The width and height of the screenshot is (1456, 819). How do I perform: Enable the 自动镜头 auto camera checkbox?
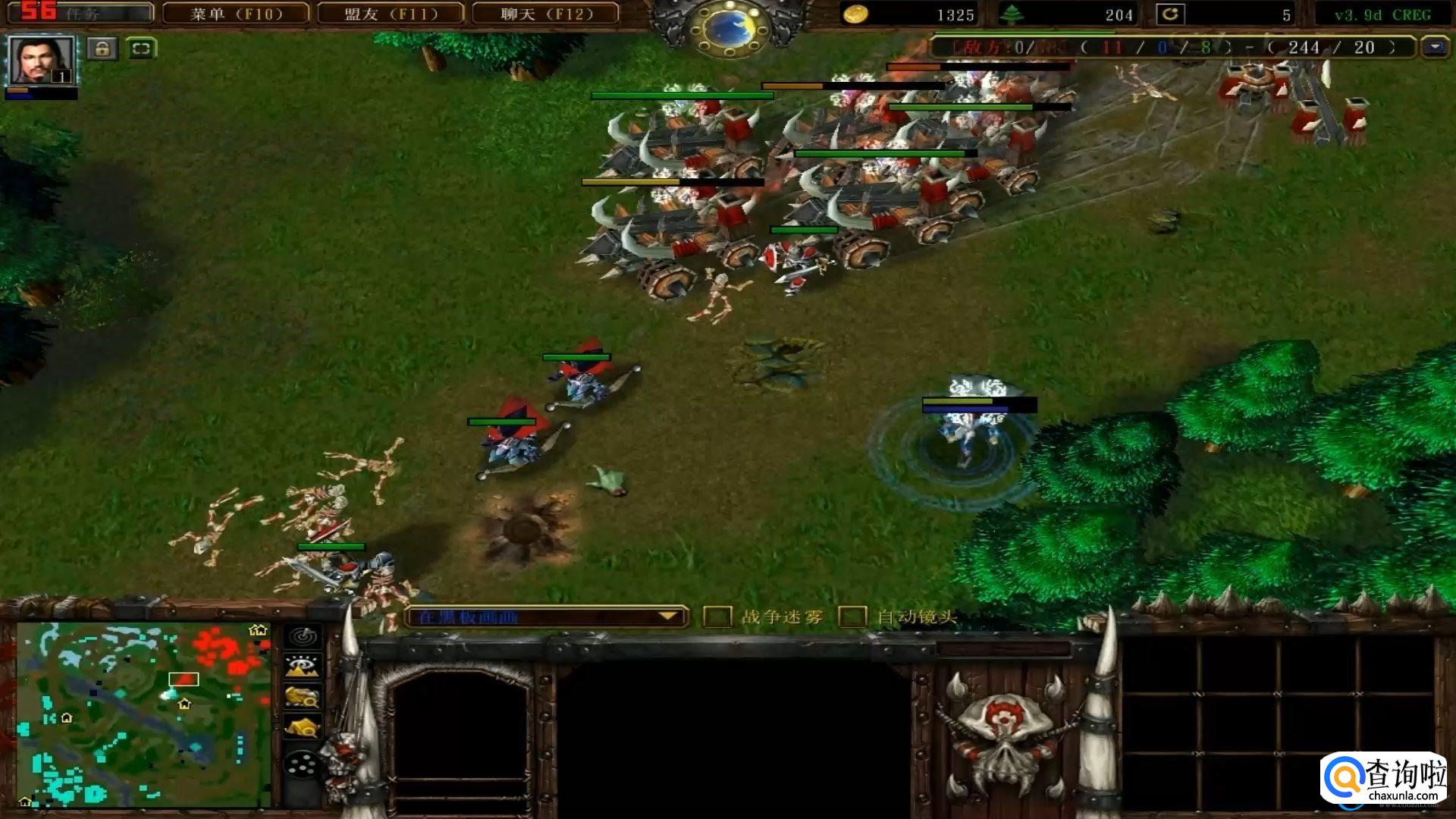click(x=852, y=617)
